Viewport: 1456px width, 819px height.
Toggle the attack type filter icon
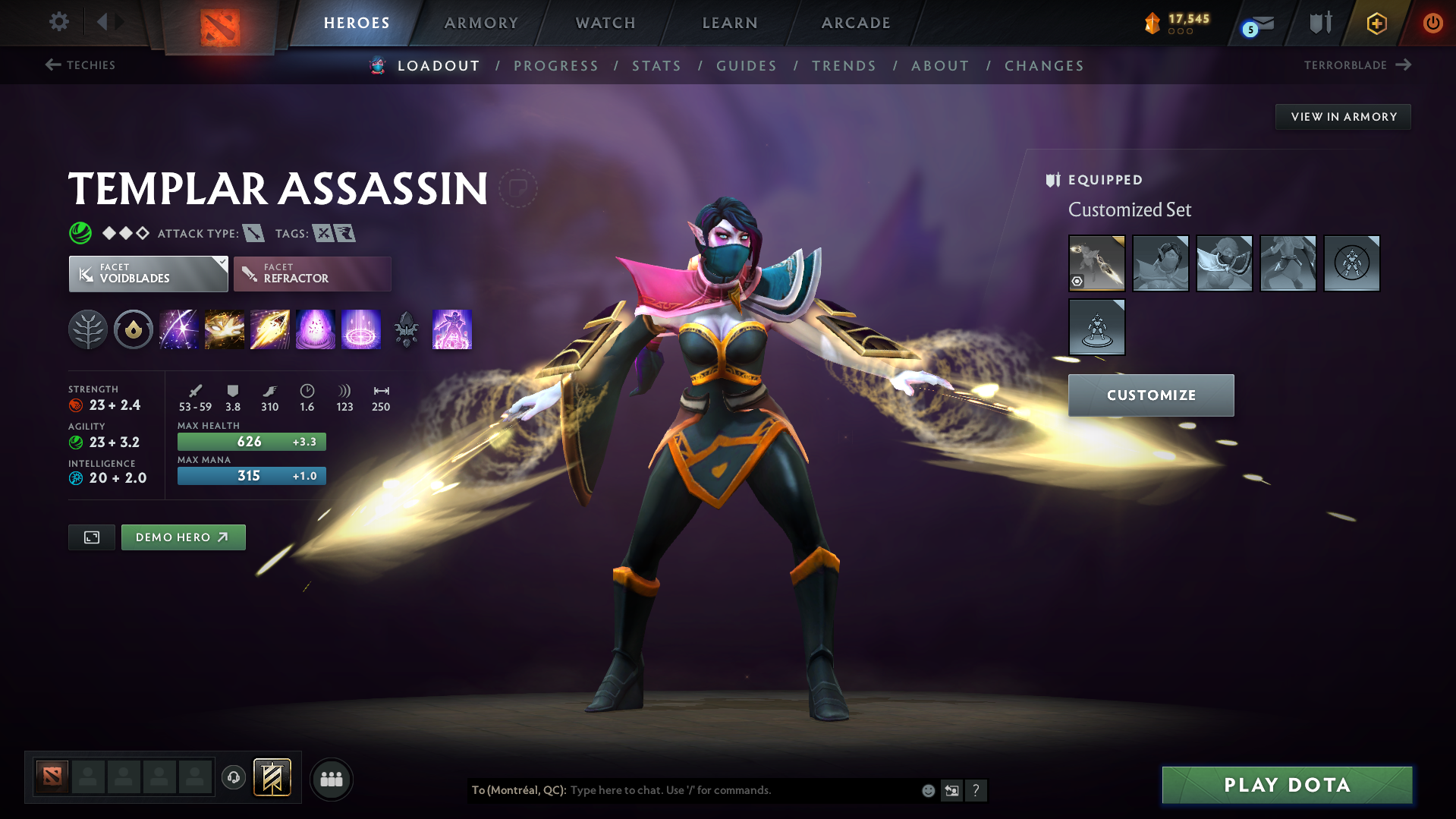(253, 233)
